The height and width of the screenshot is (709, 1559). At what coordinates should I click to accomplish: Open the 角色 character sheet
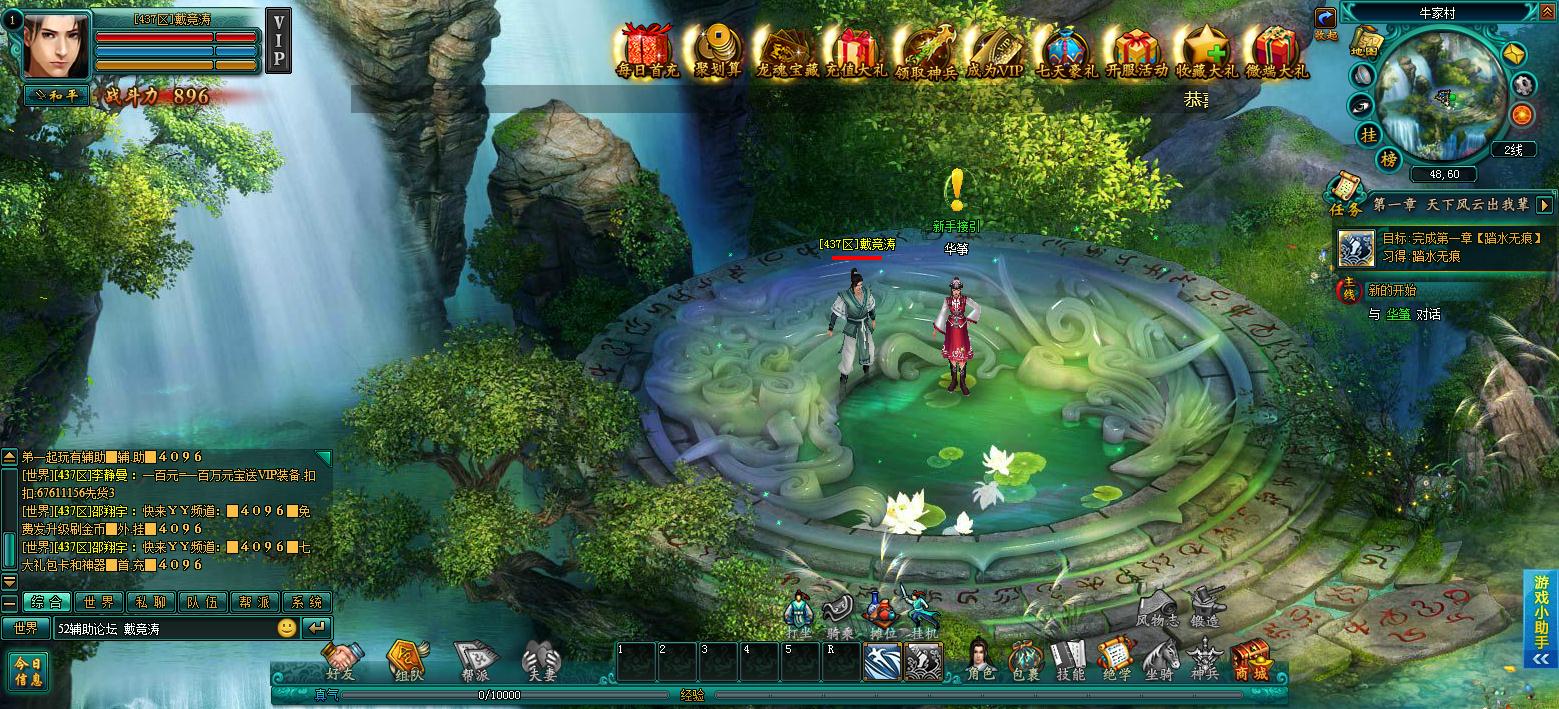981,660
